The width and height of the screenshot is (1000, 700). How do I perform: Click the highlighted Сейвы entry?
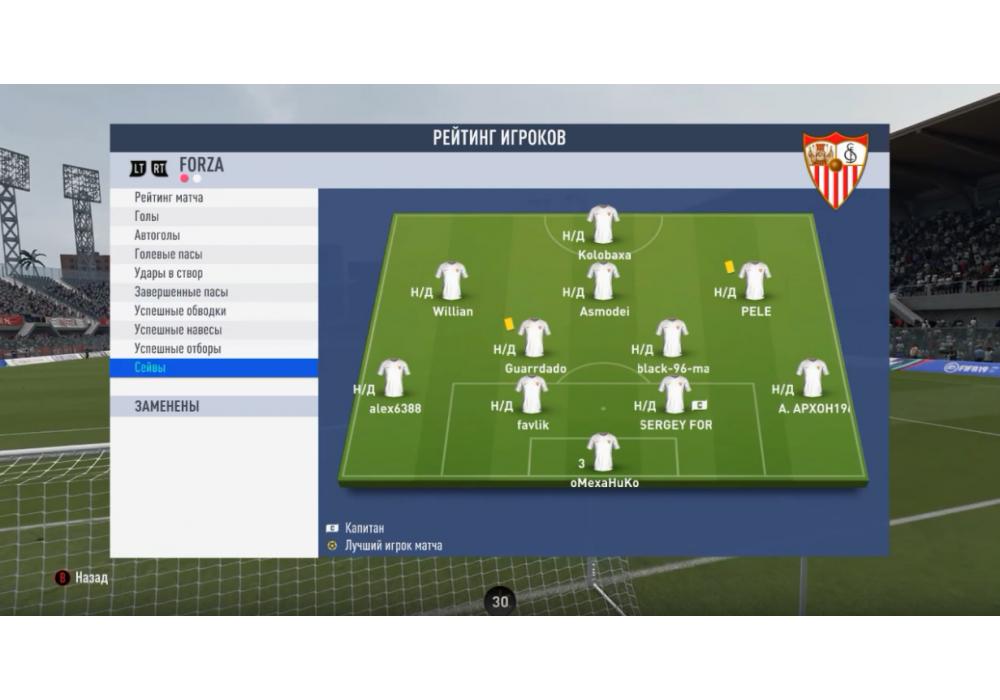(x=150, y=368)
